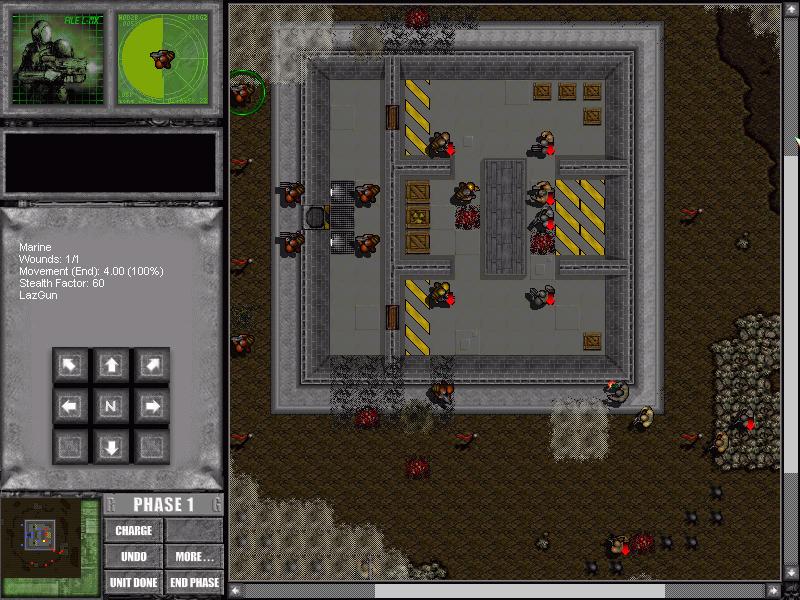Click the unit facing radar display
This screenshot has width=800, height=600.
click(x=164, y=58)
